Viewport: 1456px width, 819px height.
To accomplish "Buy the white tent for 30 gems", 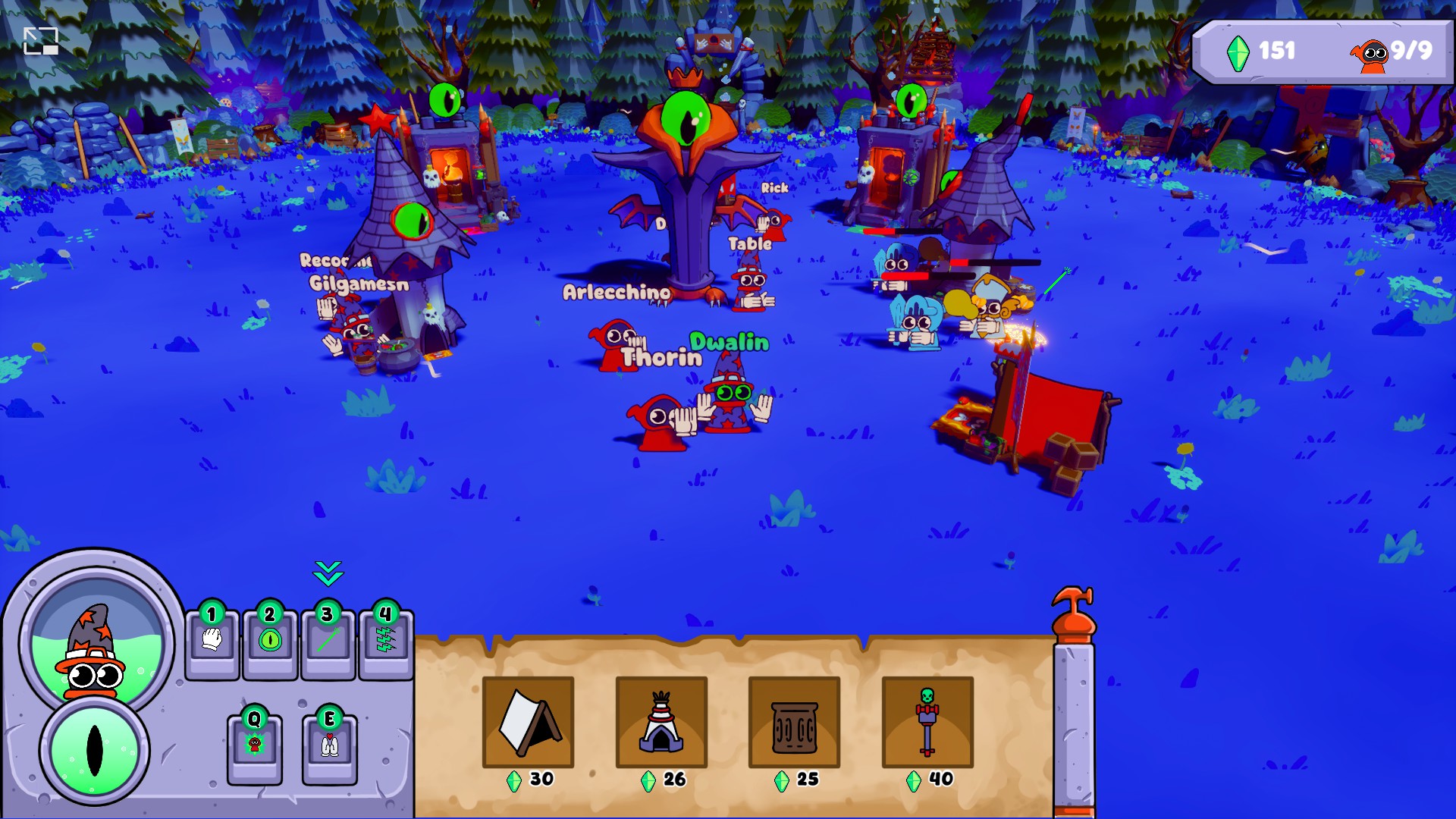I will pos(529,722).
